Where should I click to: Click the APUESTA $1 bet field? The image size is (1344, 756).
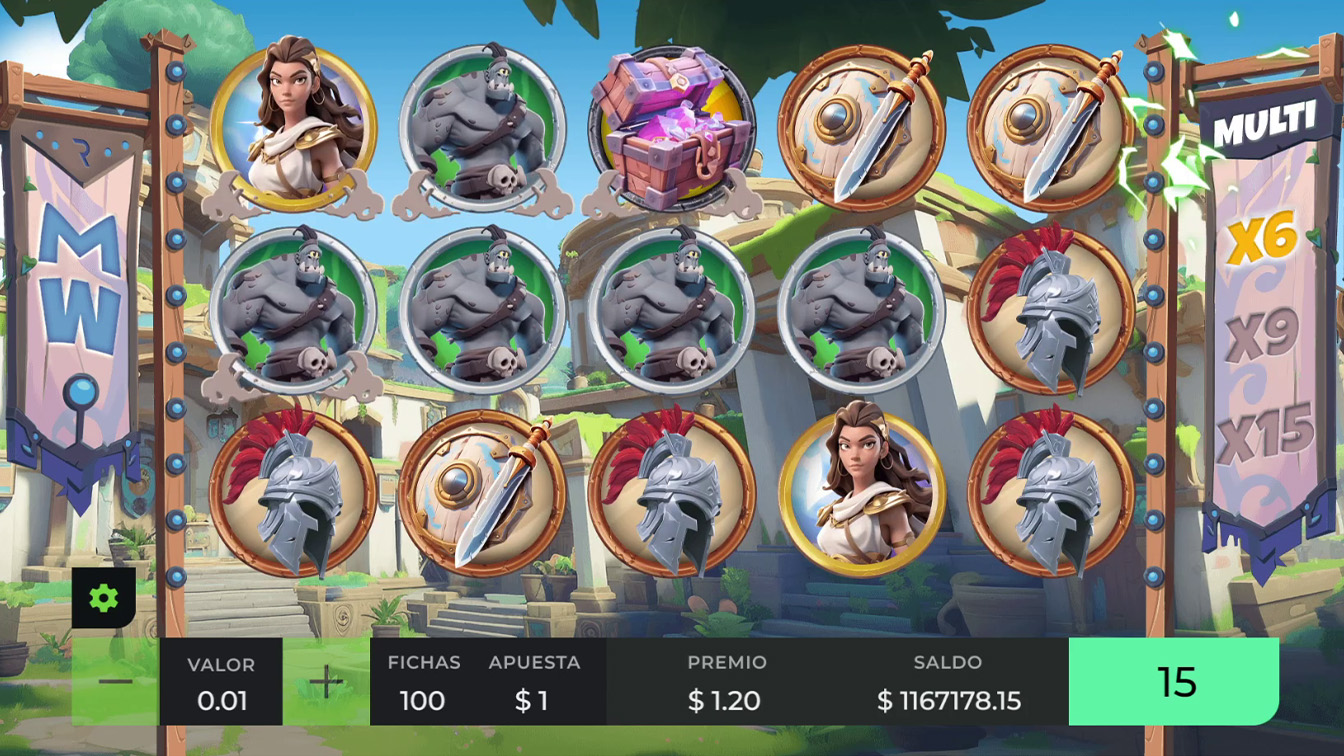coord(534,682)
